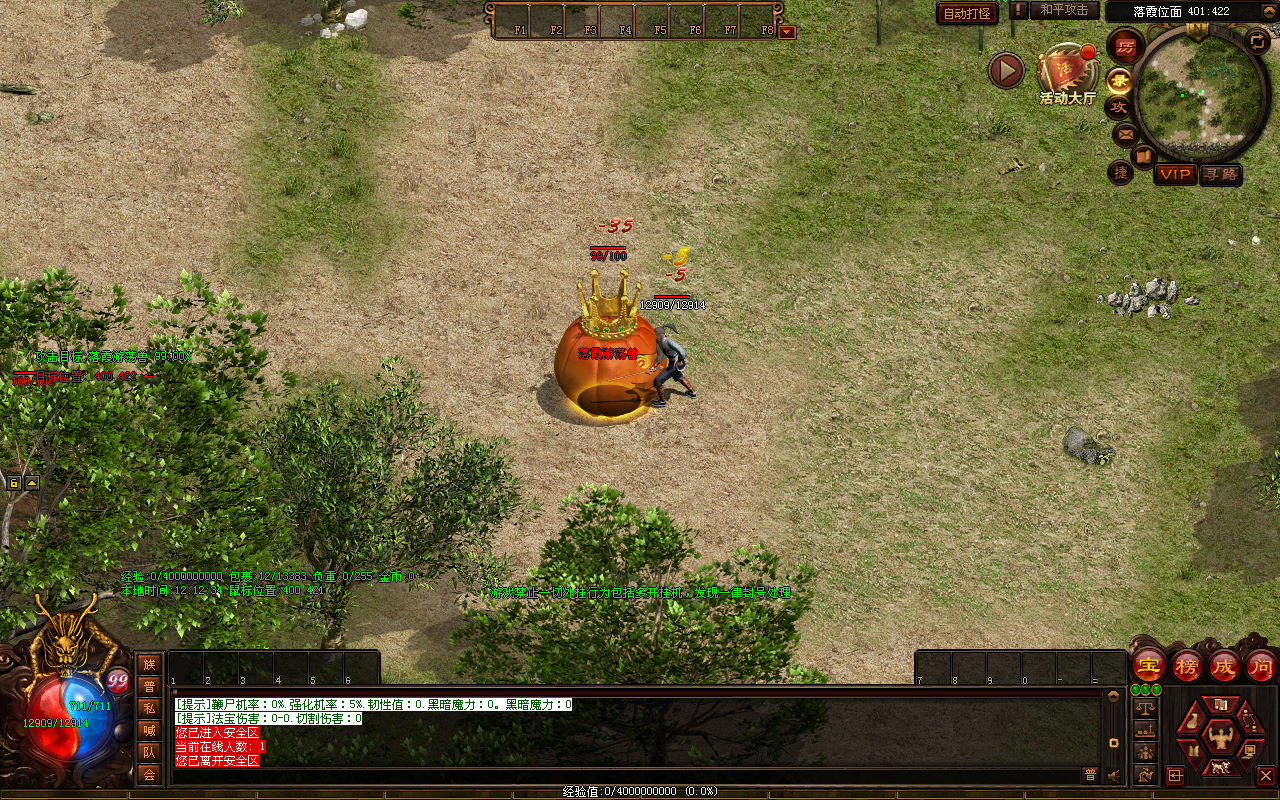Open the 宝 treasure shop orb
This screenshot has width=1280, height=800.
[x=1149, y=665]
